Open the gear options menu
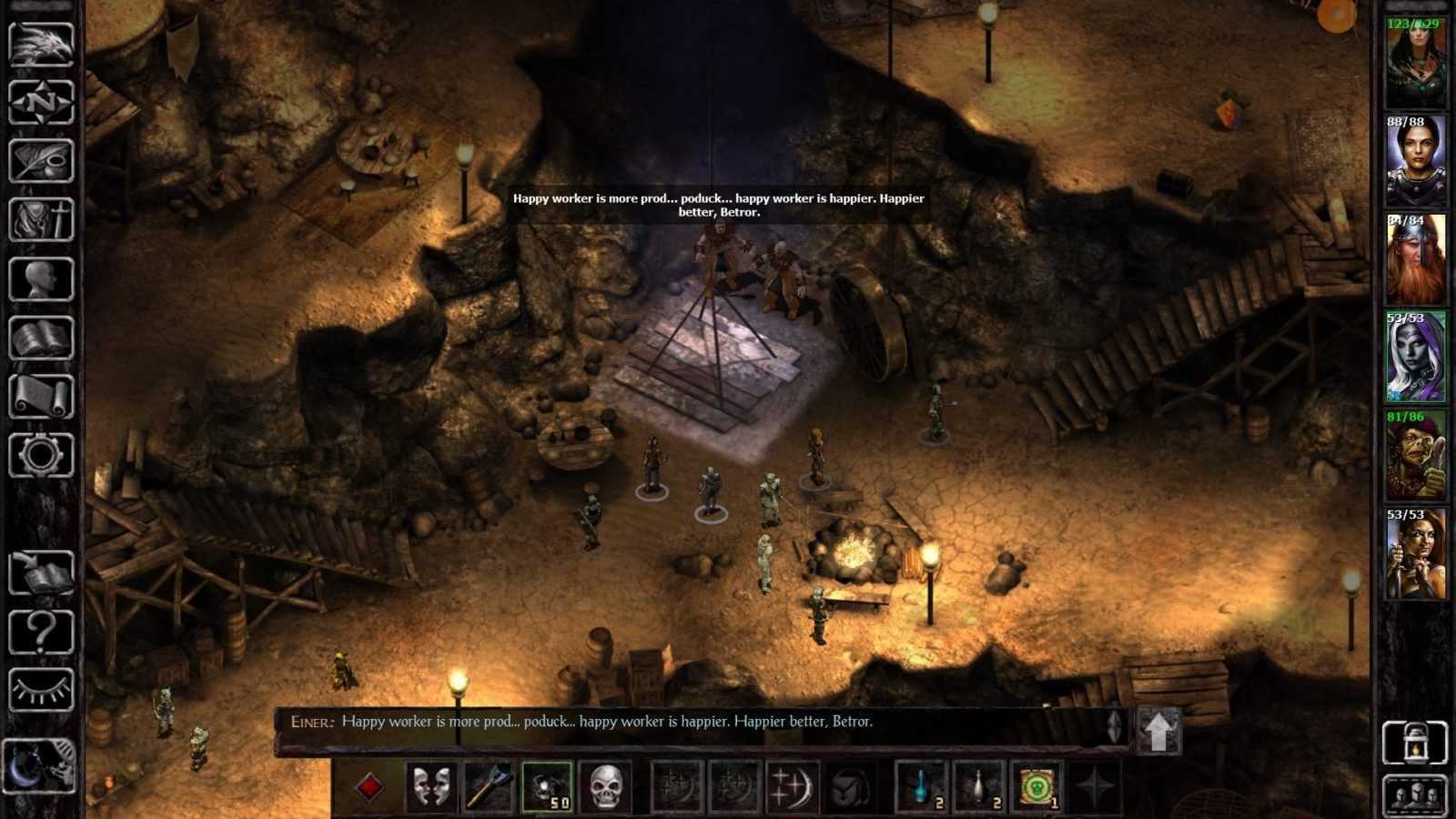 pos(41,455)
